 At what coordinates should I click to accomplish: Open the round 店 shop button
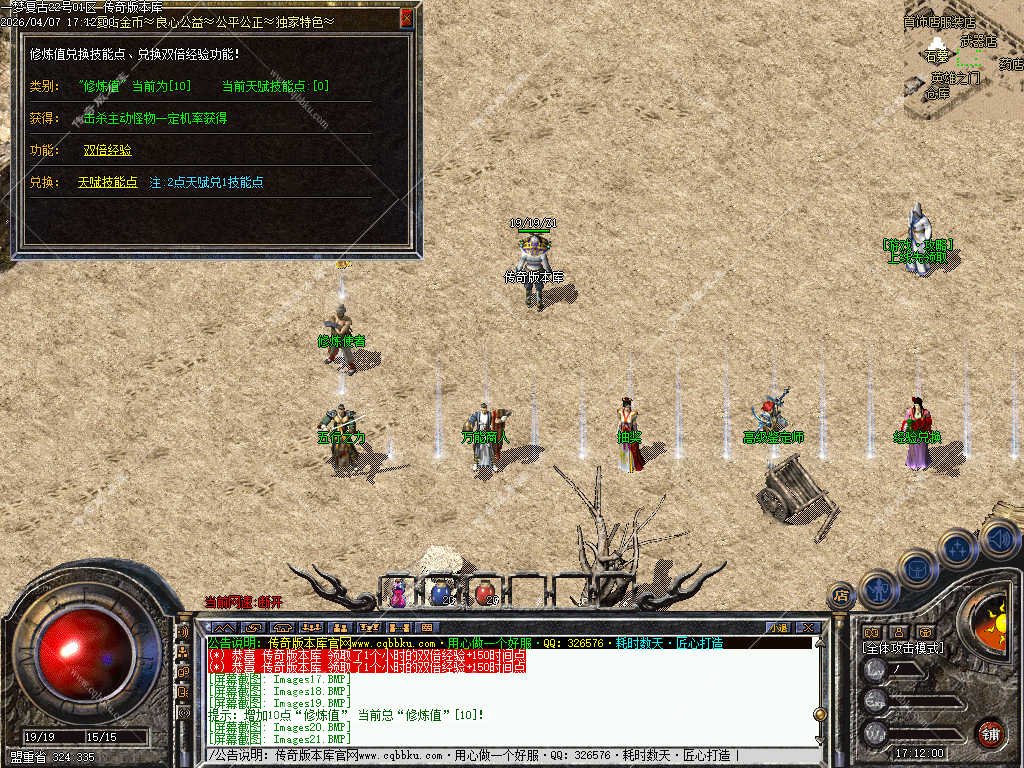pyautogui.click(x=841, y=596)
